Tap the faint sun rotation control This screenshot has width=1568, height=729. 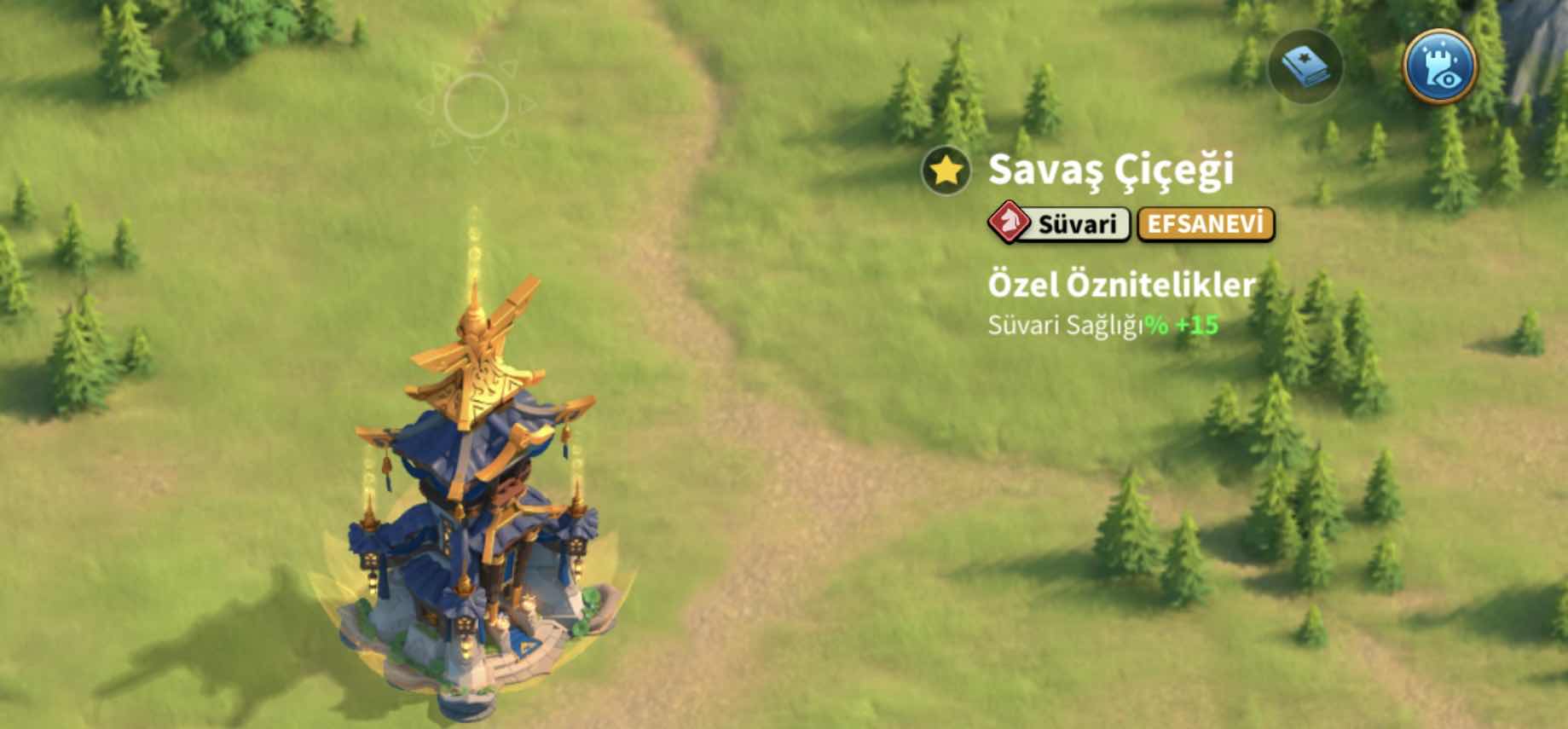[x=476, y=106]
